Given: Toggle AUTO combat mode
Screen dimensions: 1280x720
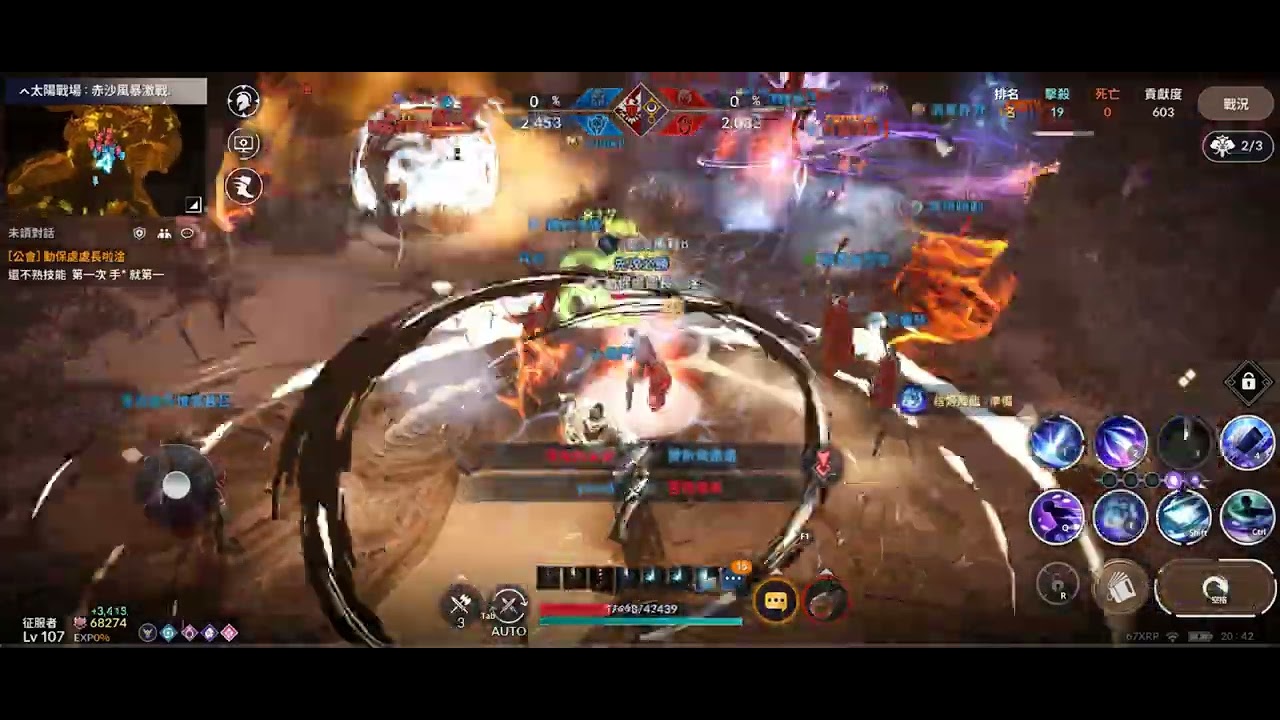Looking at the screenshot, I should point(509,607).
